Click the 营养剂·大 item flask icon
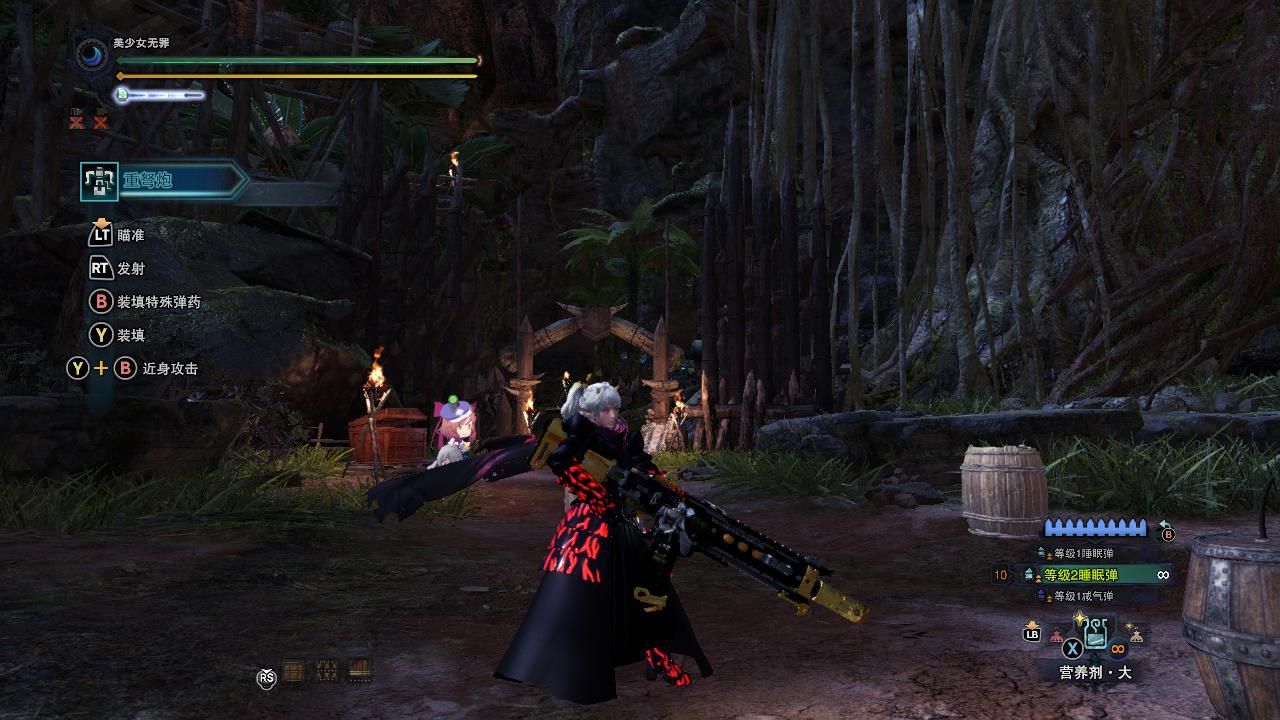This screenshot has width=1280, height=720. click(1097, 632)
